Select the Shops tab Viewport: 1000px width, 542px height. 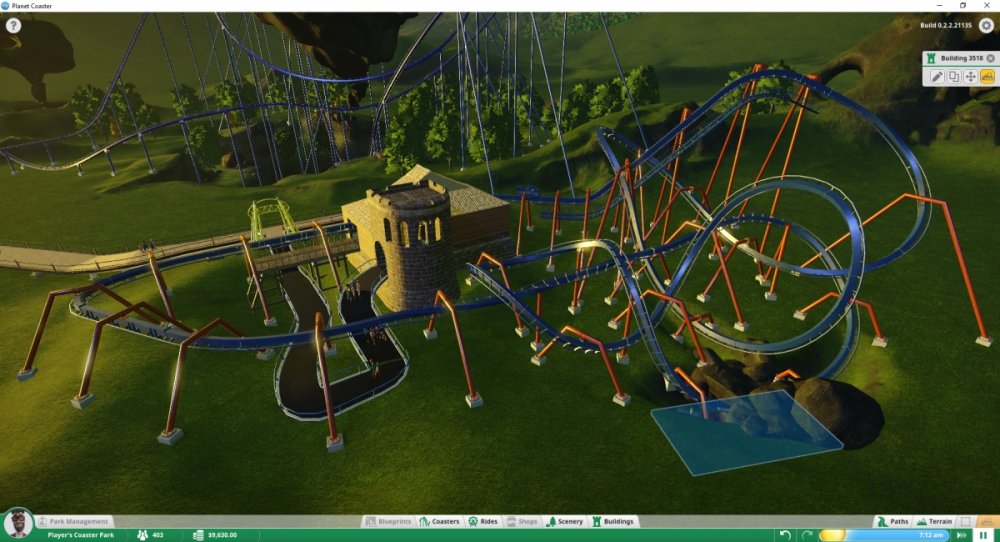click(522, 521)
